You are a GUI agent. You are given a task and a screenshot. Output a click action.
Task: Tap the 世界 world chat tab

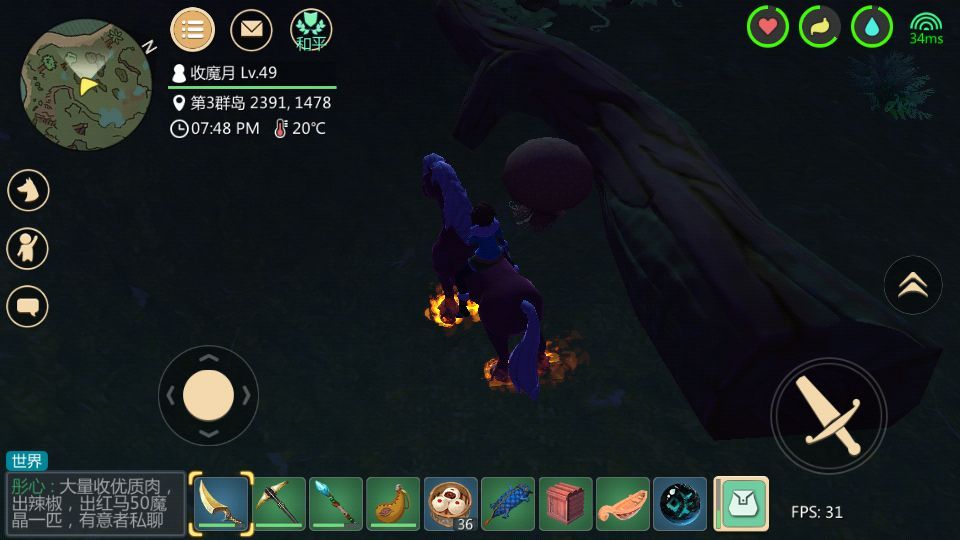point(27,461)
